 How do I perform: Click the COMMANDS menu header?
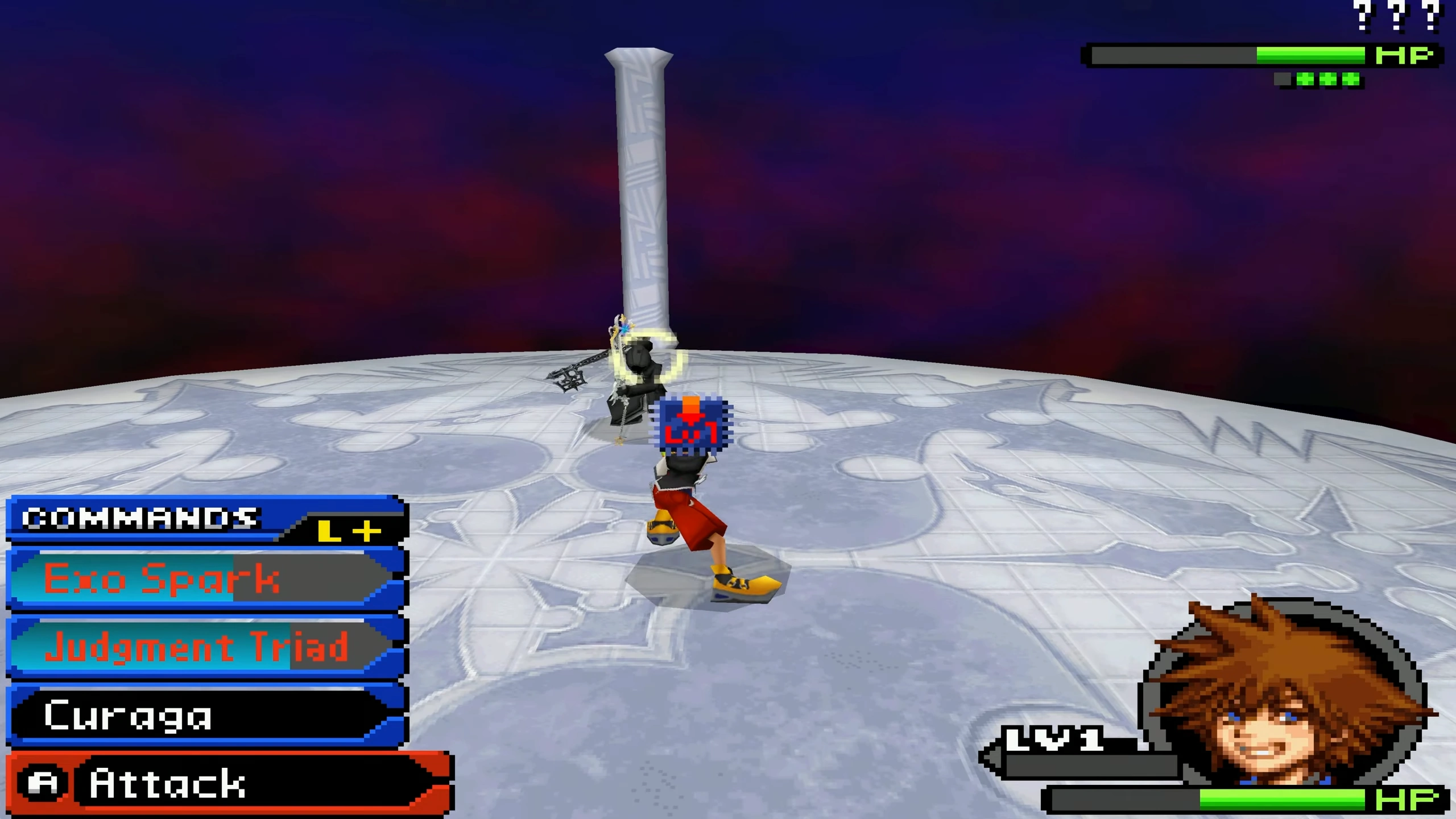tap(139, 518)
